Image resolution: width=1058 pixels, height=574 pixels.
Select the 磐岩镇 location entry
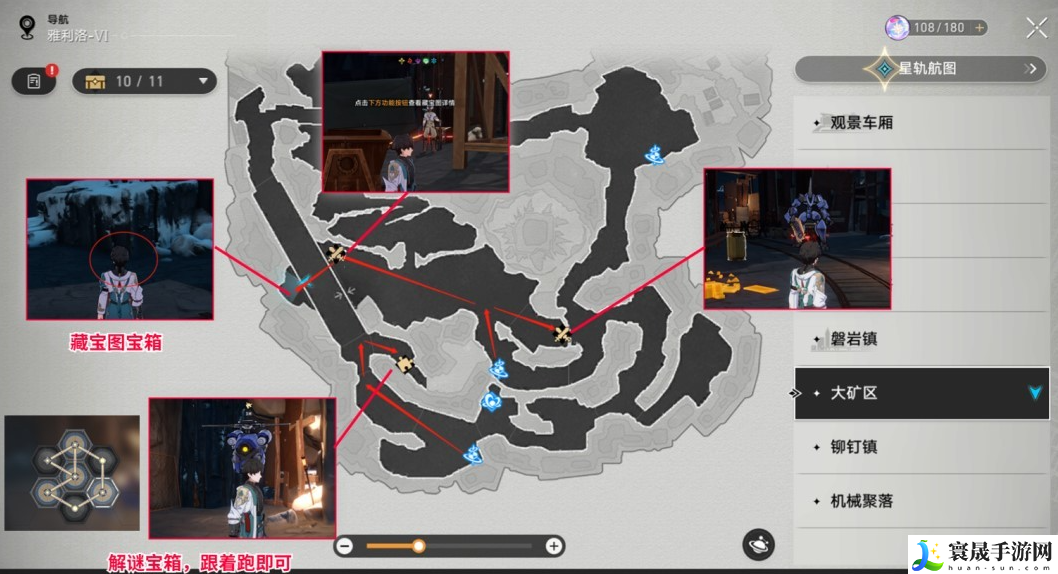(x=921, y=339)
